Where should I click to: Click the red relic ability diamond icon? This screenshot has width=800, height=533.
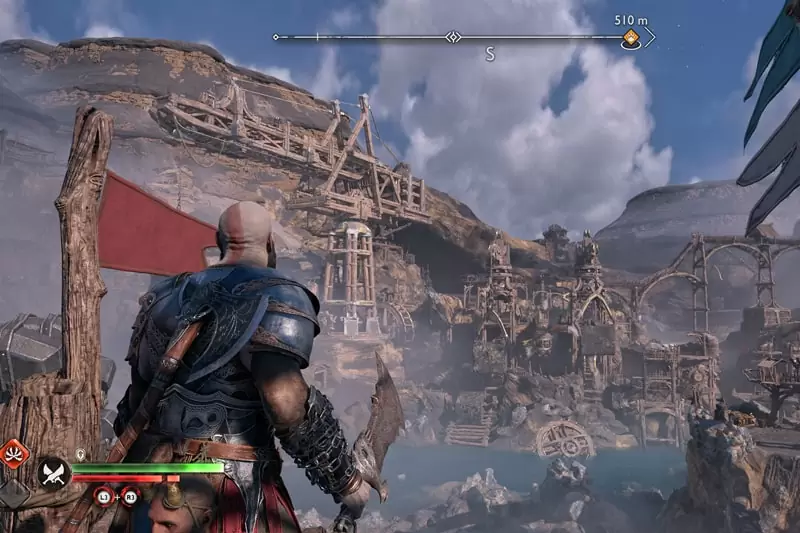(x=13, y=453)
